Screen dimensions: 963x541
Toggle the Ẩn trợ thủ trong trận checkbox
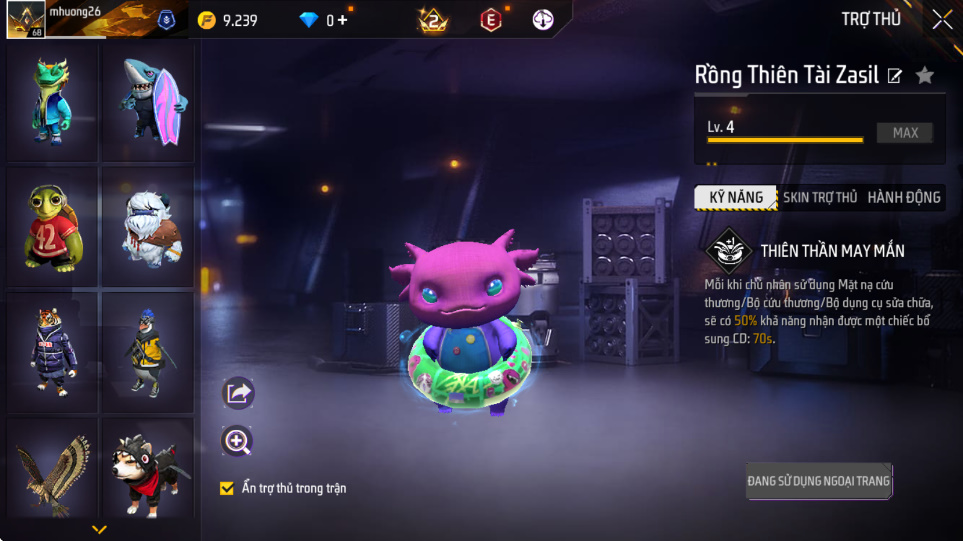227,488
